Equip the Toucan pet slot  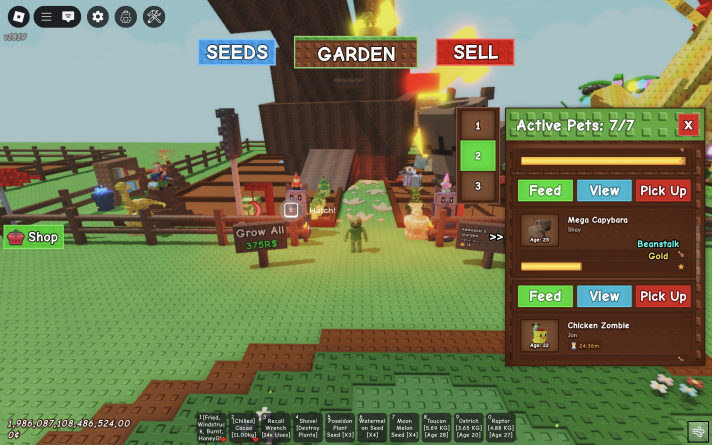(x=436, y=427)
